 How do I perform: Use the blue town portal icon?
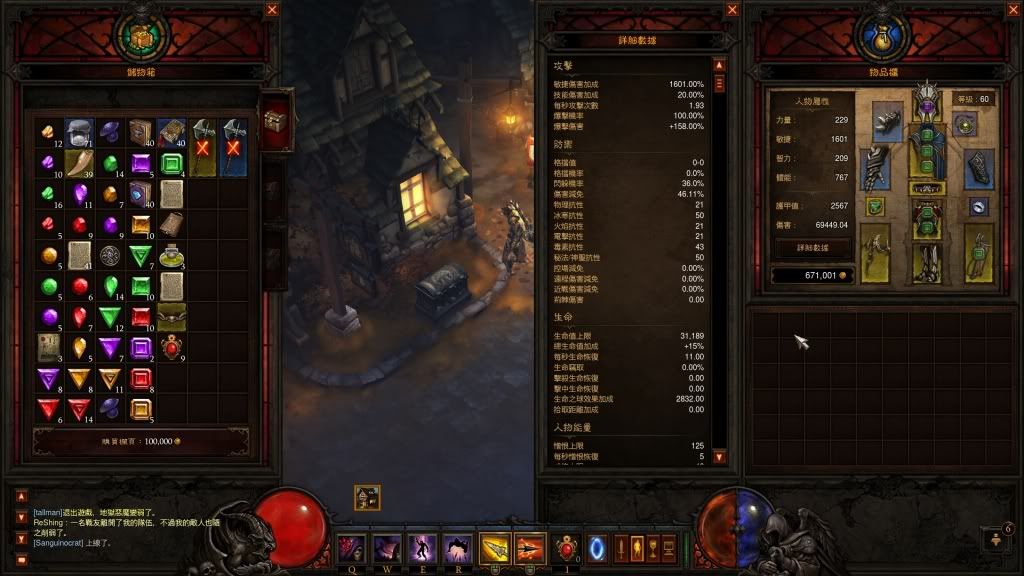598,548
